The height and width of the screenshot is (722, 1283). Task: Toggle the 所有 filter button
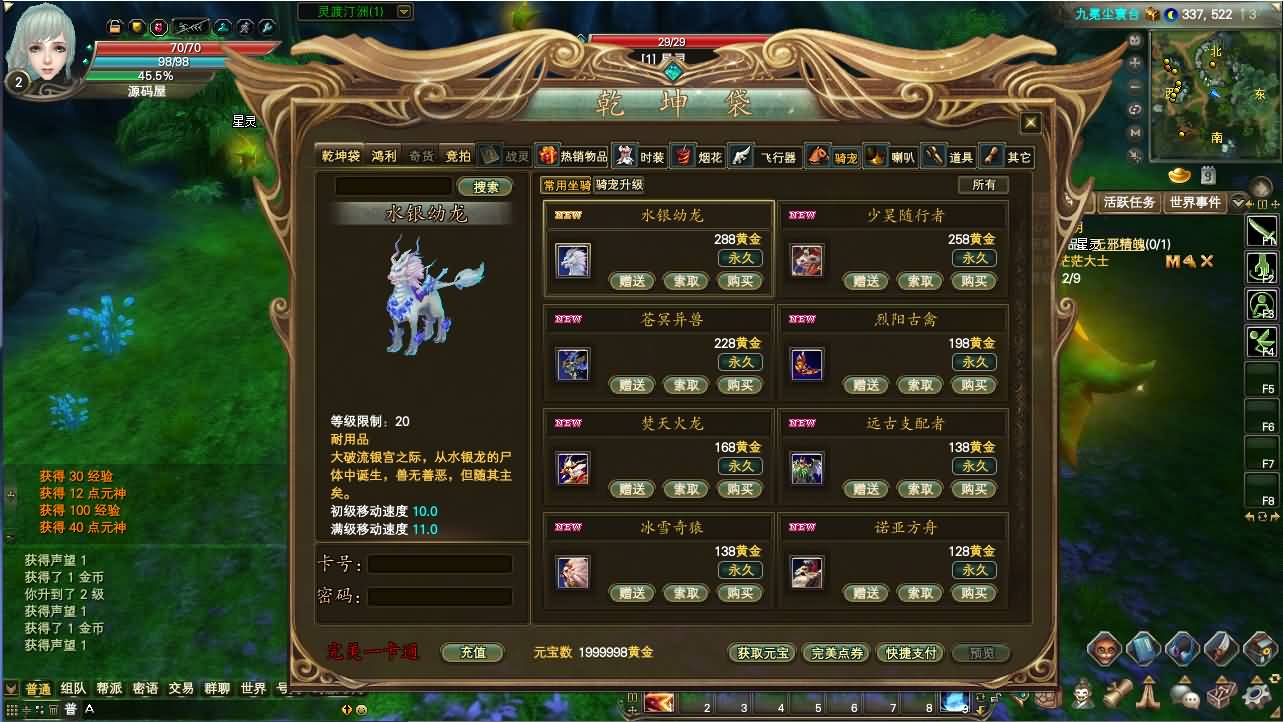[981, 186]
